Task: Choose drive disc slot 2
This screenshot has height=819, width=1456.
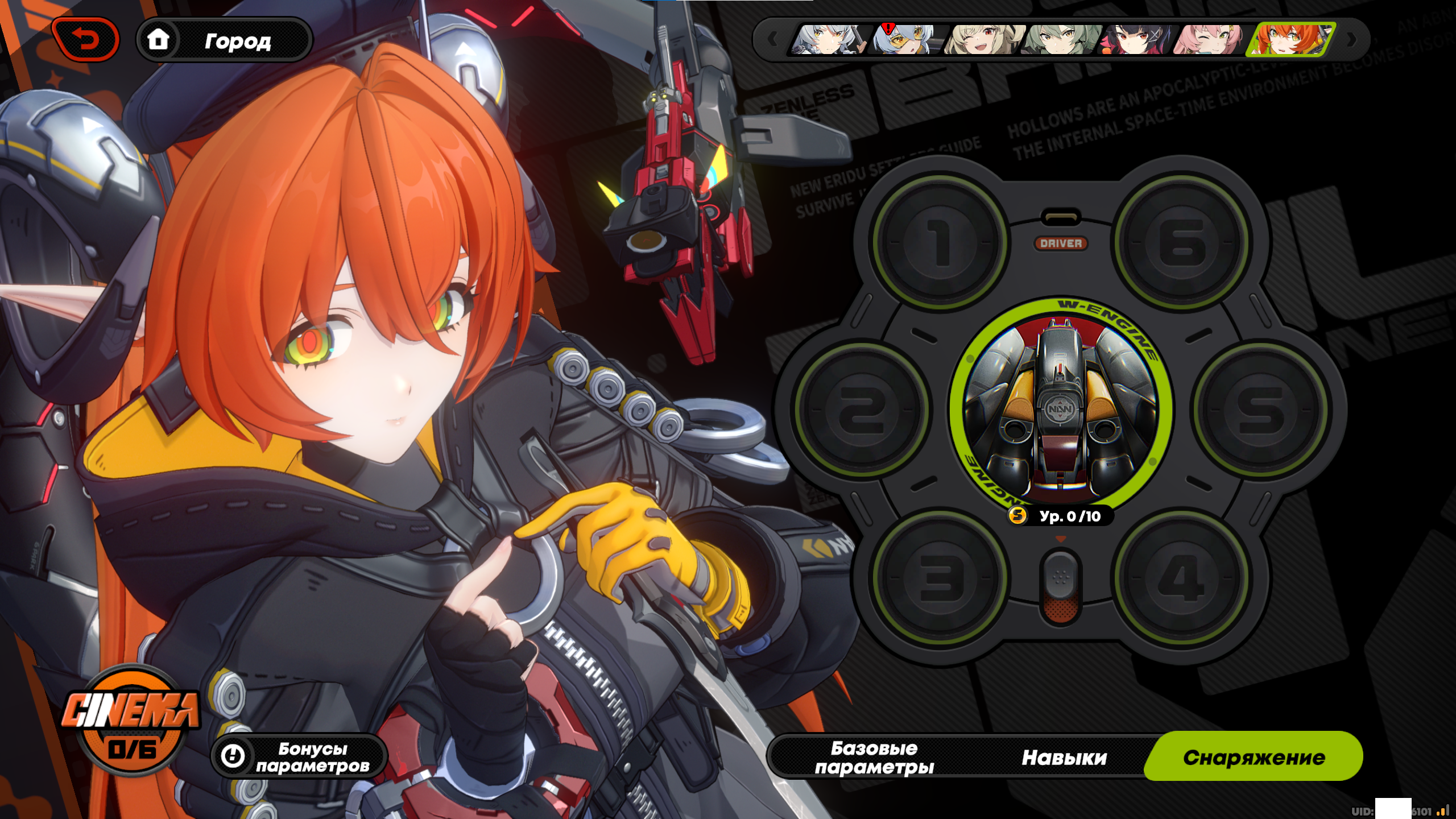Action: 862,409
